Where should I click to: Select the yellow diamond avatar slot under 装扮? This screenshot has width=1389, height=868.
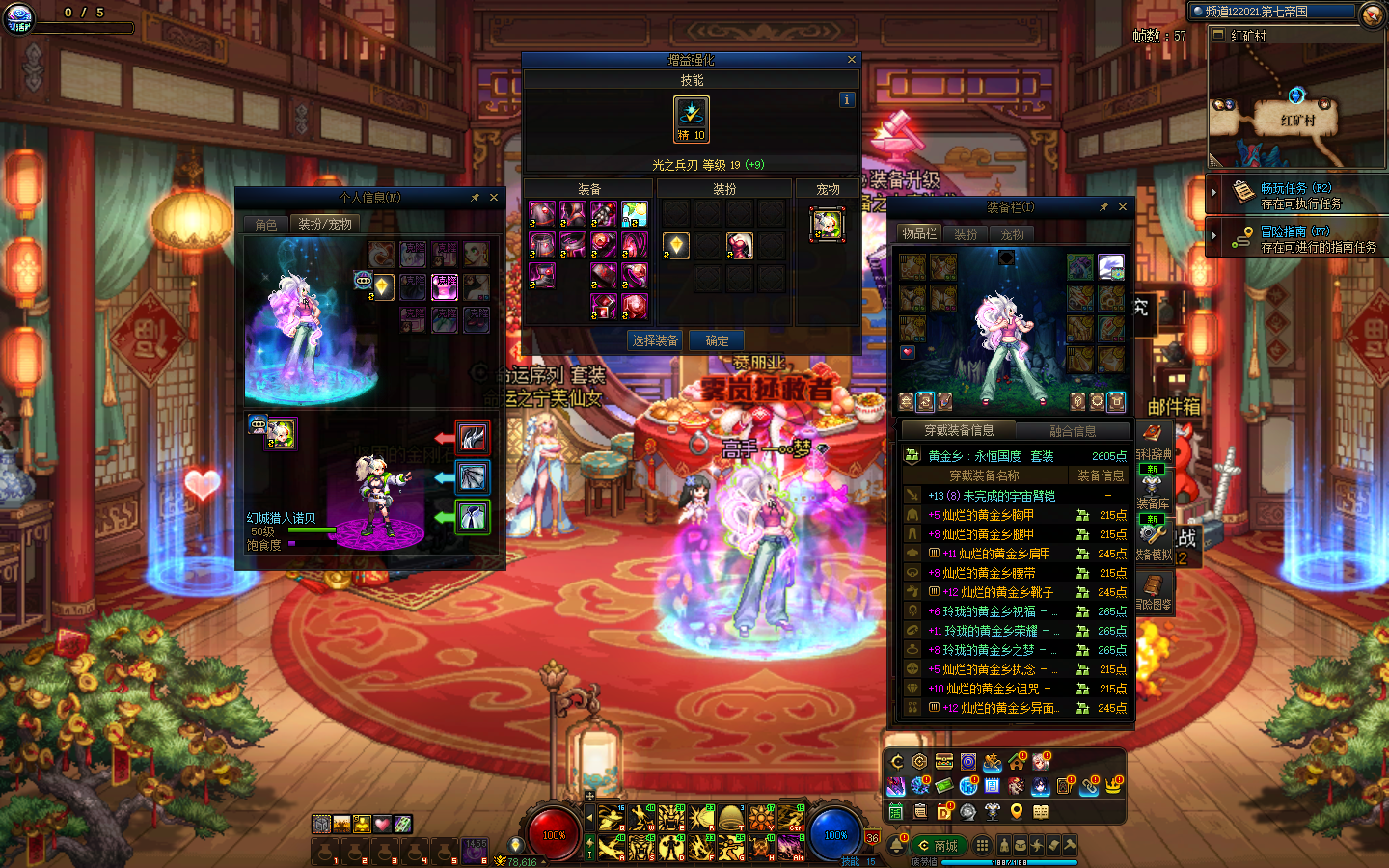click(x=677, y=246)
